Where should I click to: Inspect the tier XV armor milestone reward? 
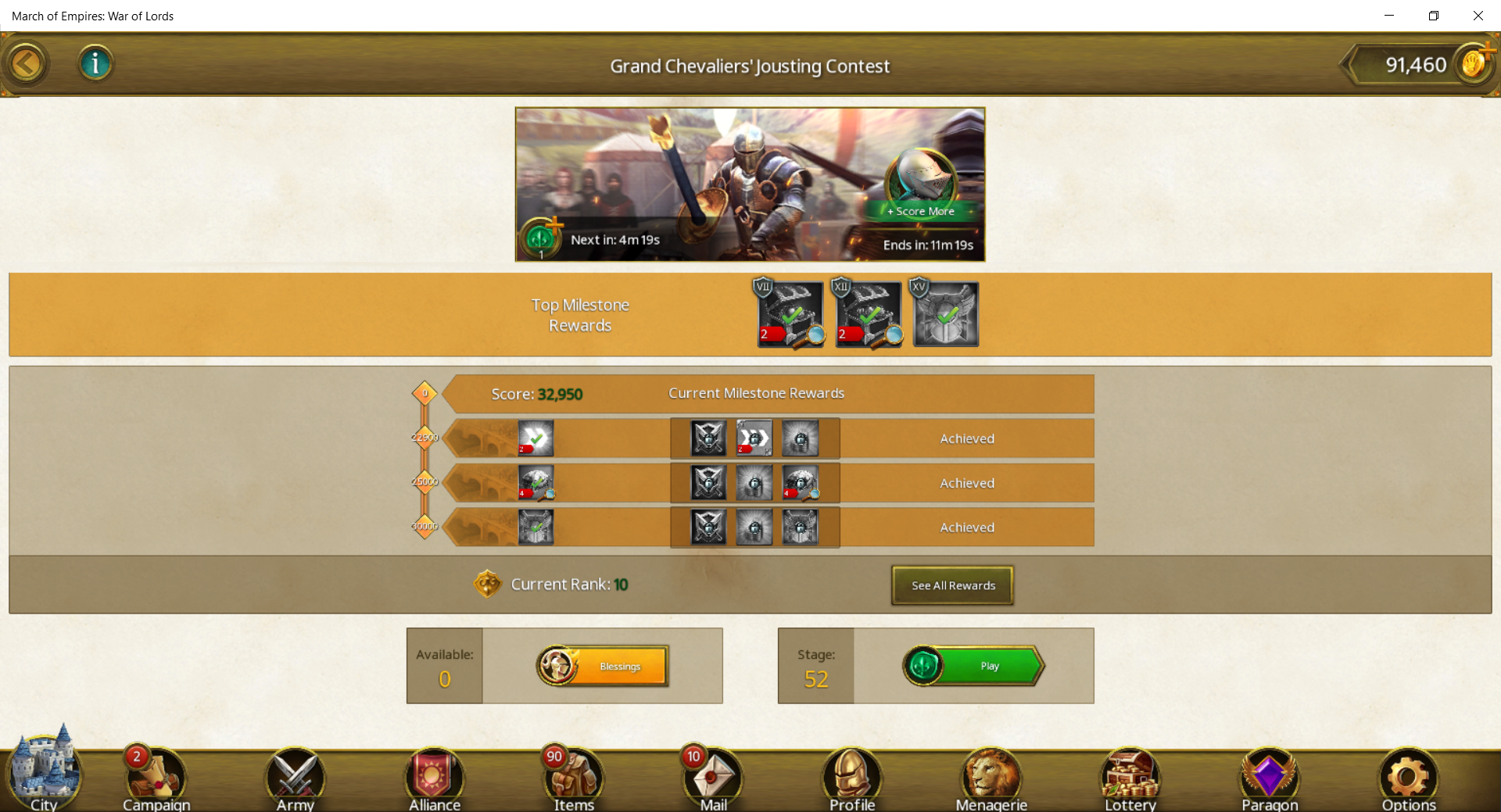[946, 314]
